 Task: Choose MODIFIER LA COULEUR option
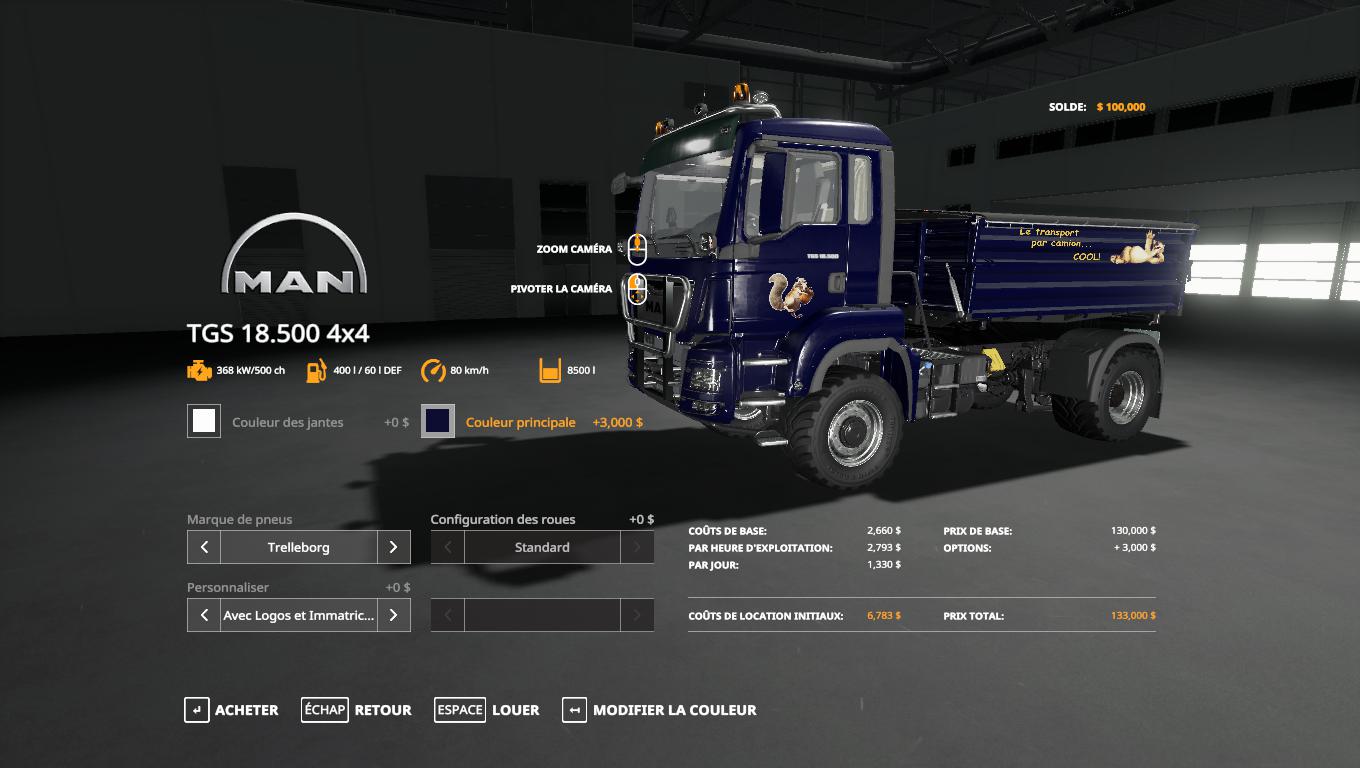pos(659,710)
